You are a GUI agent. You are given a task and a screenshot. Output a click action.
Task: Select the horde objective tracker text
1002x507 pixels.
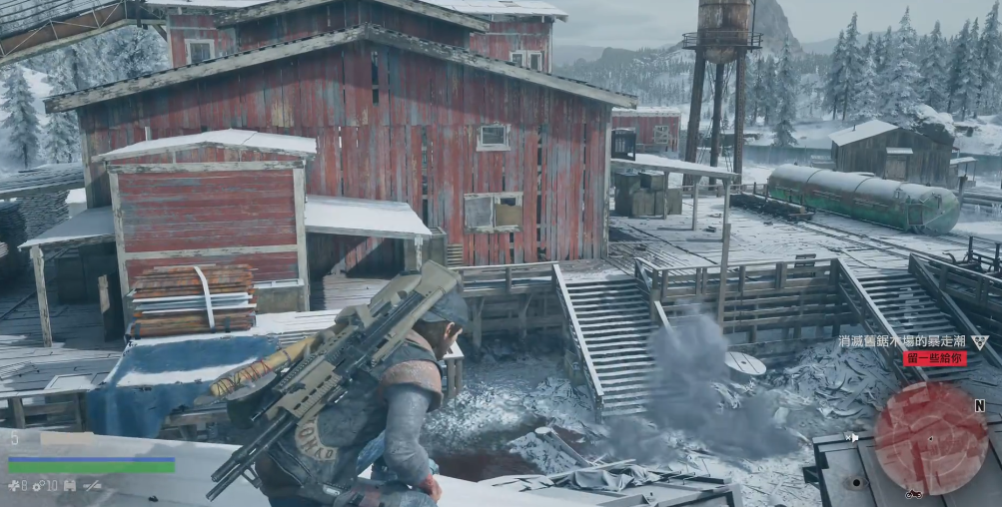(902, 342)
